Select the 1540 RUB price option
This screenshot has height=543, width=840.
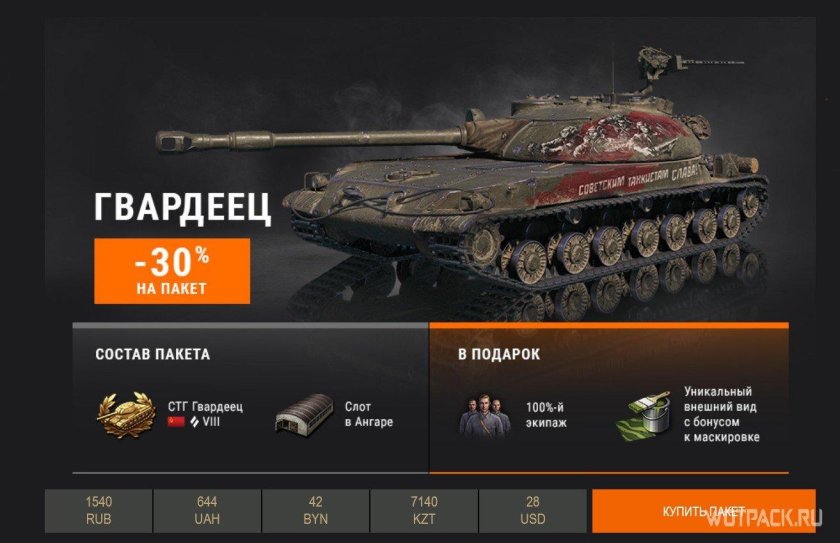click(99, 510)
